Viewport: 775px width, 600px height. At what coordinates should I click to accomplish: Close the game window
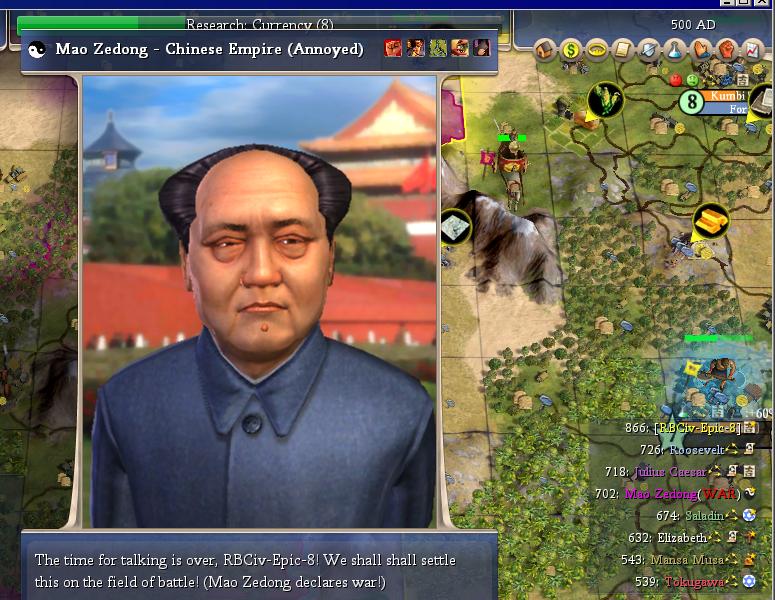click(765, 4)
